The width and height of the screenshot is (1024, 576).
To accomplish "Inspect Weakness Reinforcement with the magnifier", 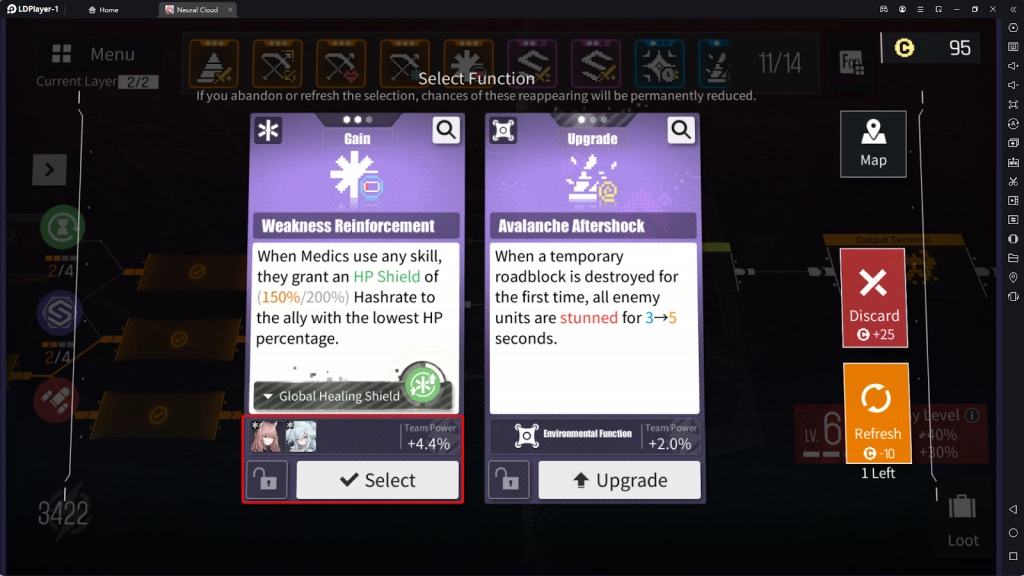I will coord(446,129).
